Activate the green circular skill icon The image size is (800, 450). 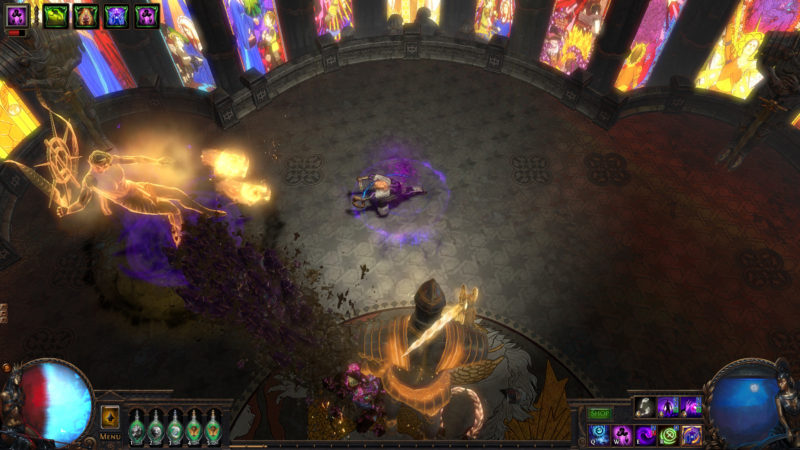coord(669,435)
